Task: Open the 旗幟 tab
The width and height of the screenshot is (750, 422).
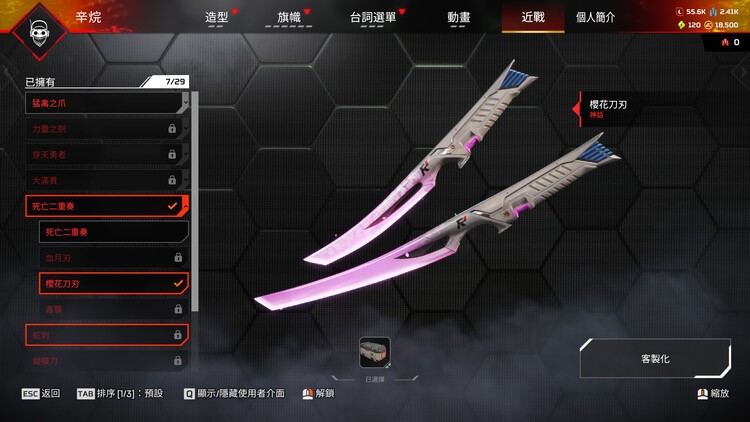Action: pos(288,18)
